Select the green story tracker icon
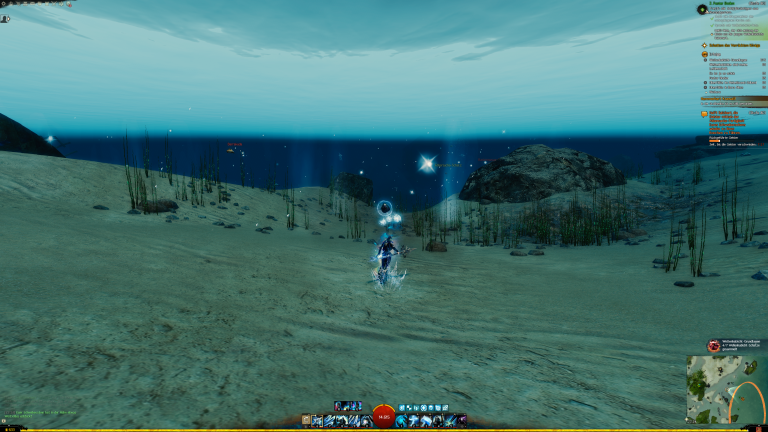The image size is (768, 432). pos(703,9)
